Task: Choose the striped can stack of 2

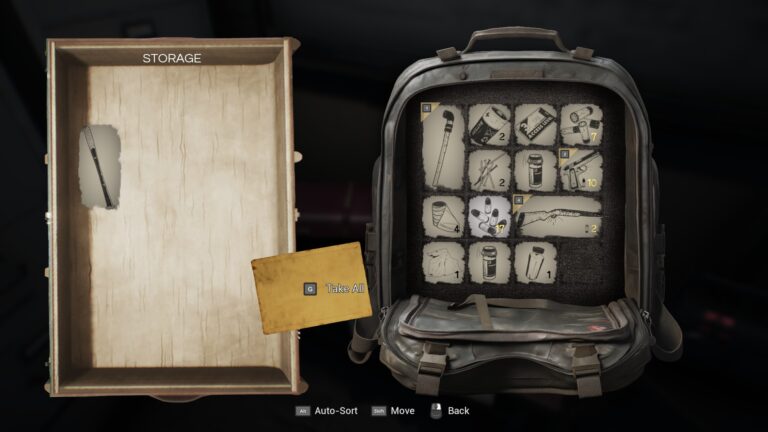Action: (488, 124)
